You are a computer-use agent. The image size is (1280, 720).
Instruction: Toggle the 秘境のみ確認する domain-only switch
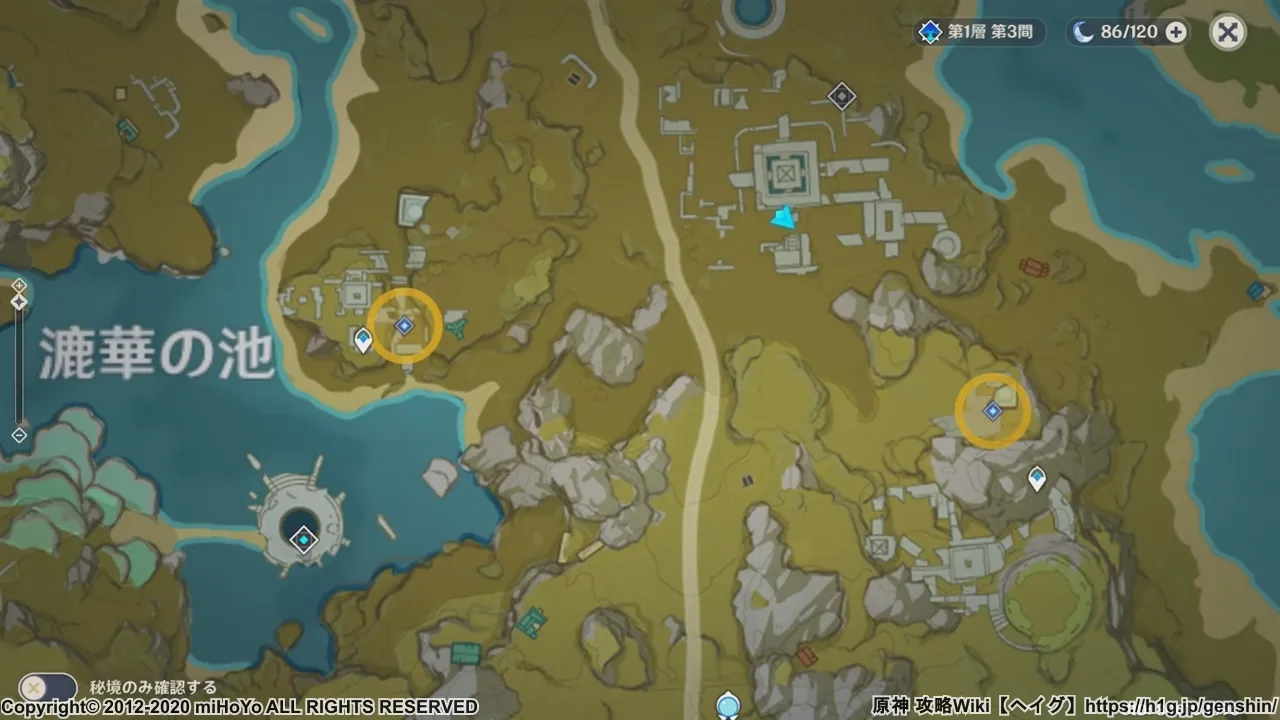pos(47,688)
